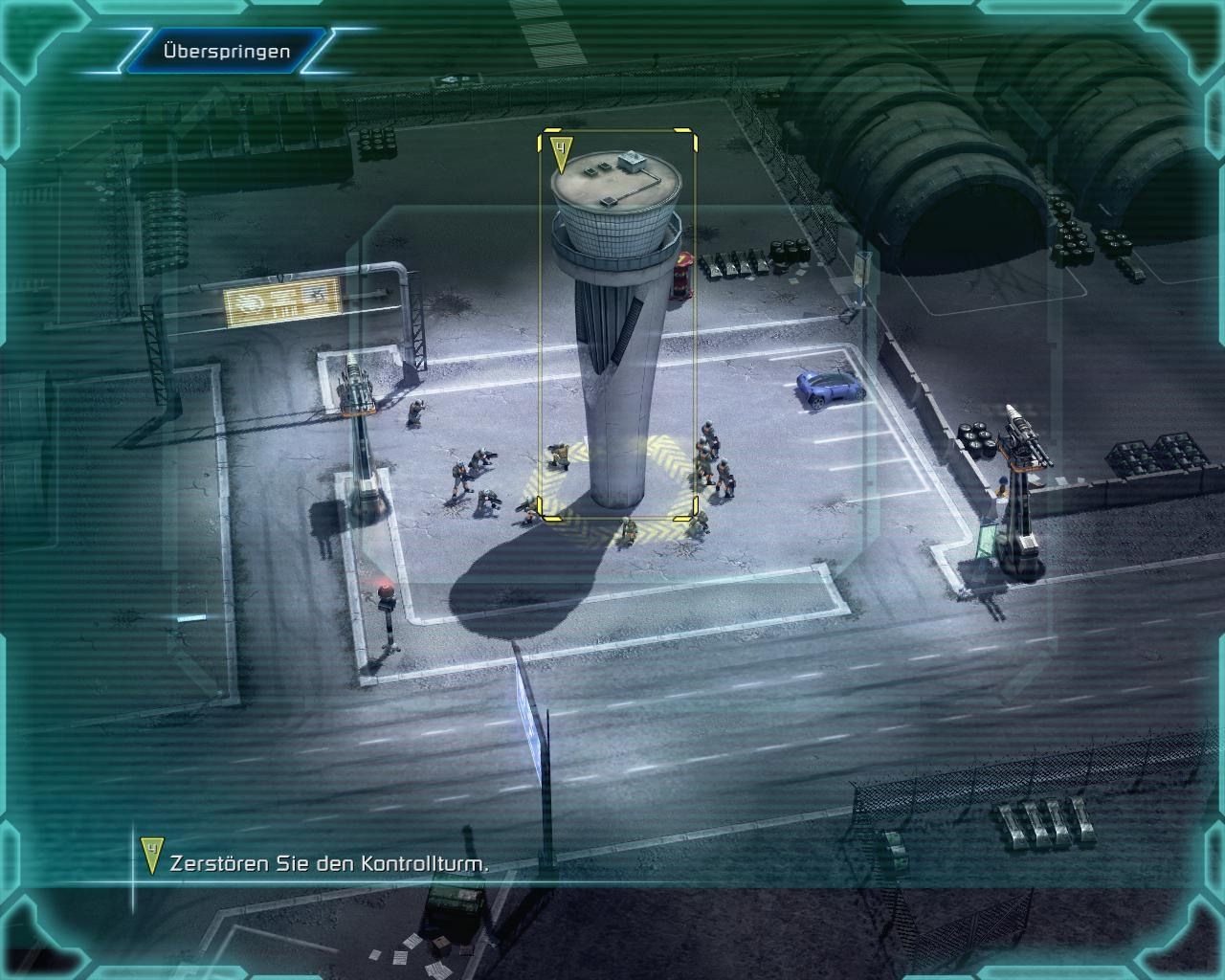Skip the cutscene with the Überspringen button
1225x980 pixels.
point(226,51)
